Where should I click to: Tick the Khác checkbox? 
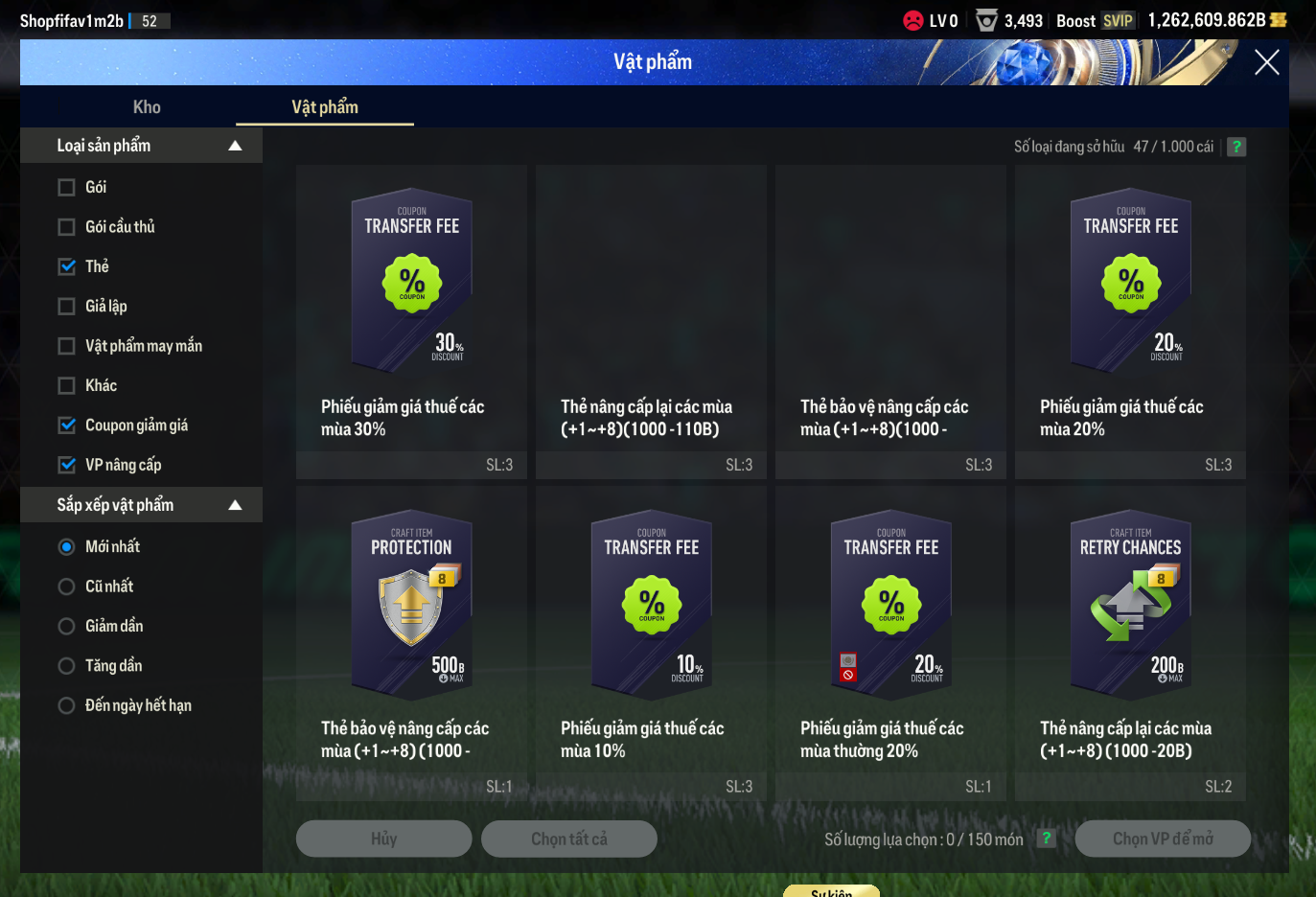click(x=67, y=385)
